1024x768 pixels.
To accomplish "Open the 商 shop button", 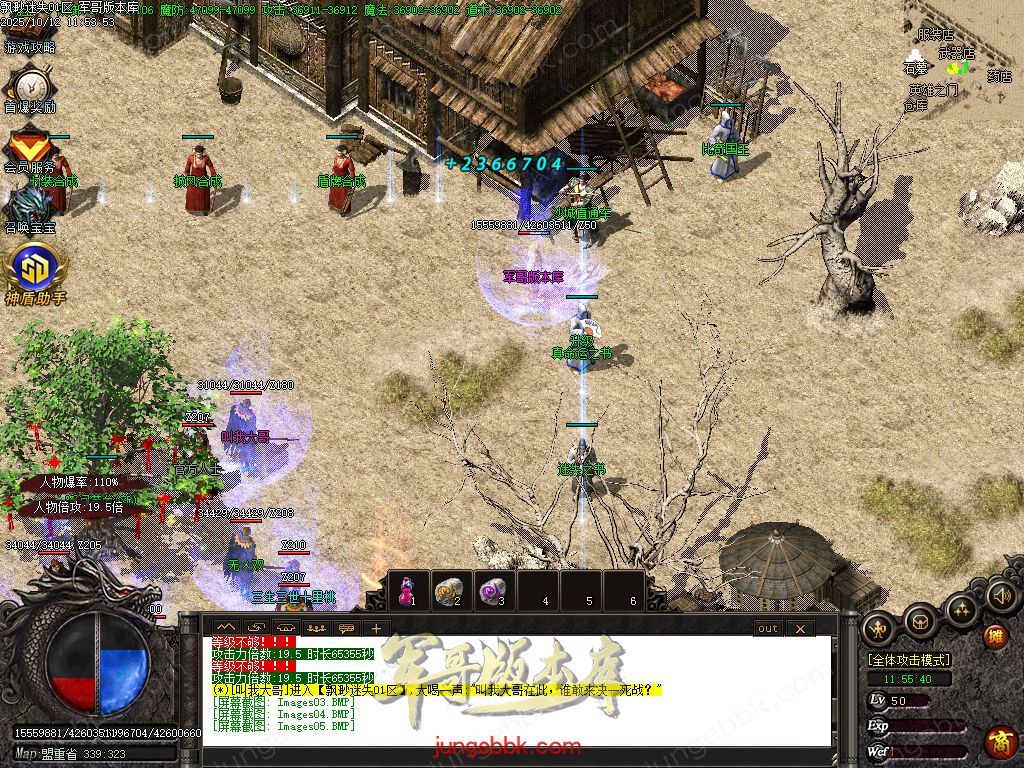I will tap(999, 742).
